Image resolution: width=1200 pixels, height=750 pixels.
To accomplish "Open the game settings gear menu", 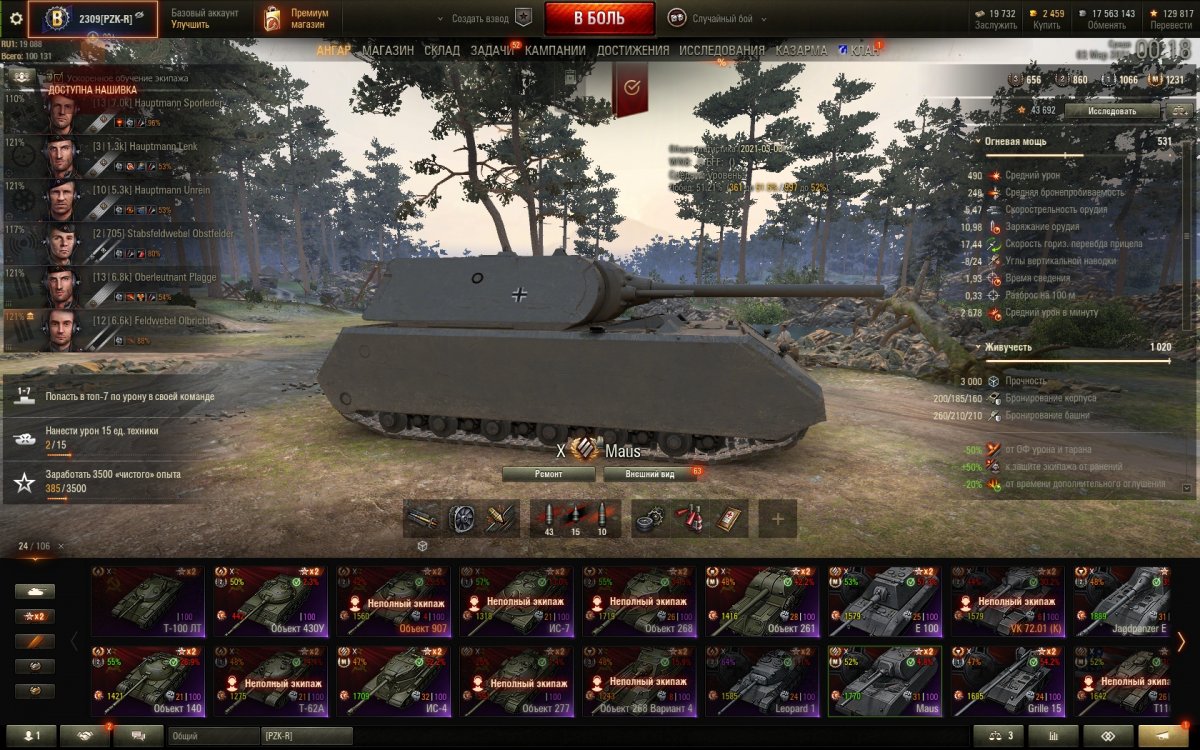I will 15,18.
